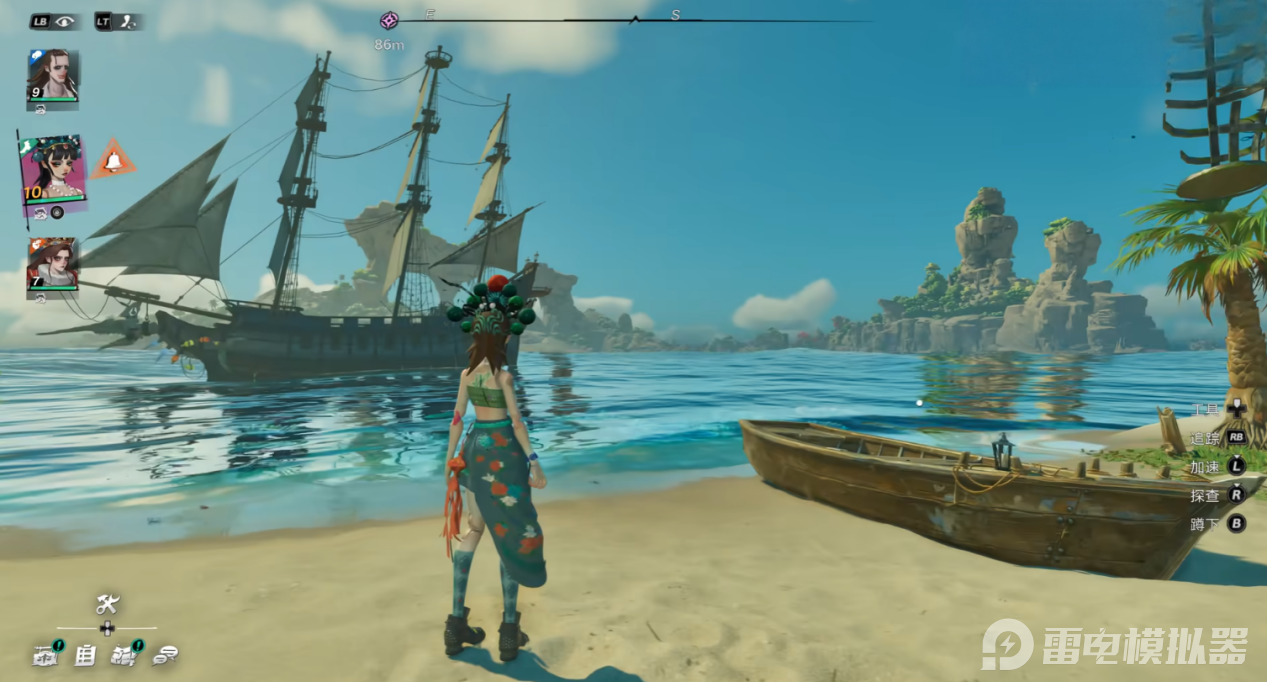Open the chat speech bubbles icon
This screenshot has width=1267, height=682.
click(166, 656)
